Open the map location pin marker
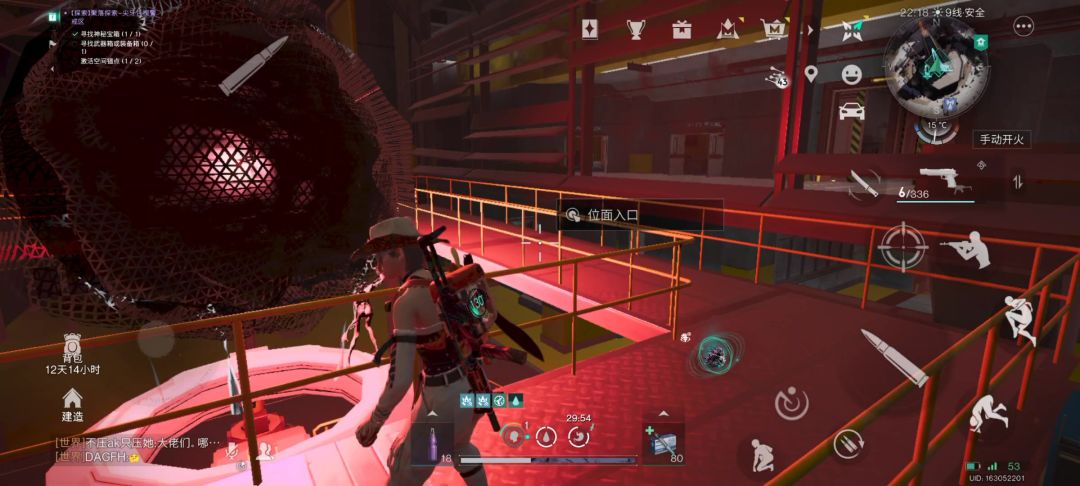This screenshot has height=486, width=1080. point(811,74)
